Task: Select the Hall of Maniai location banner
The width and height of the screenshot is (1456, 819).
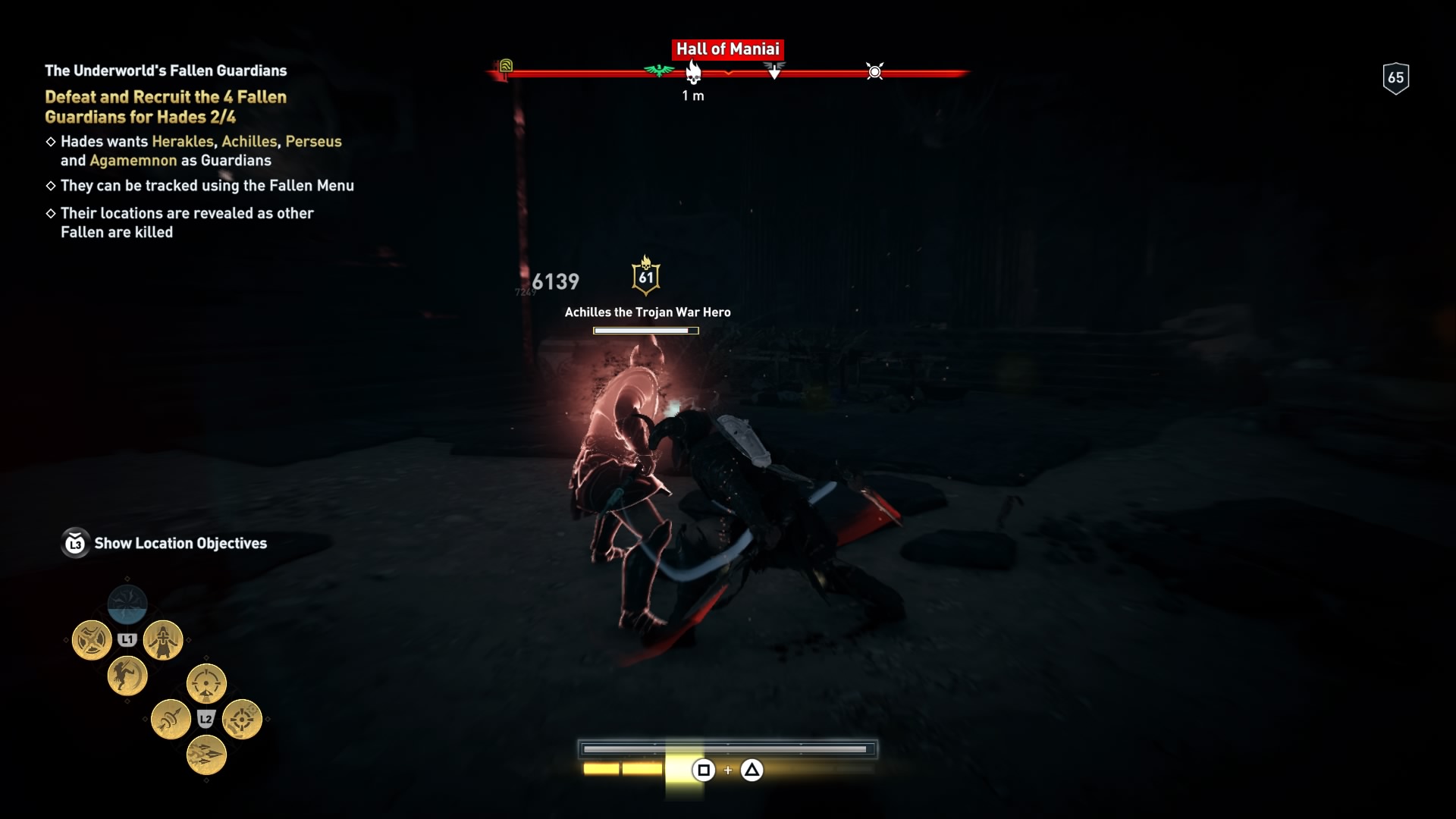Action: (x=729, y=49)
